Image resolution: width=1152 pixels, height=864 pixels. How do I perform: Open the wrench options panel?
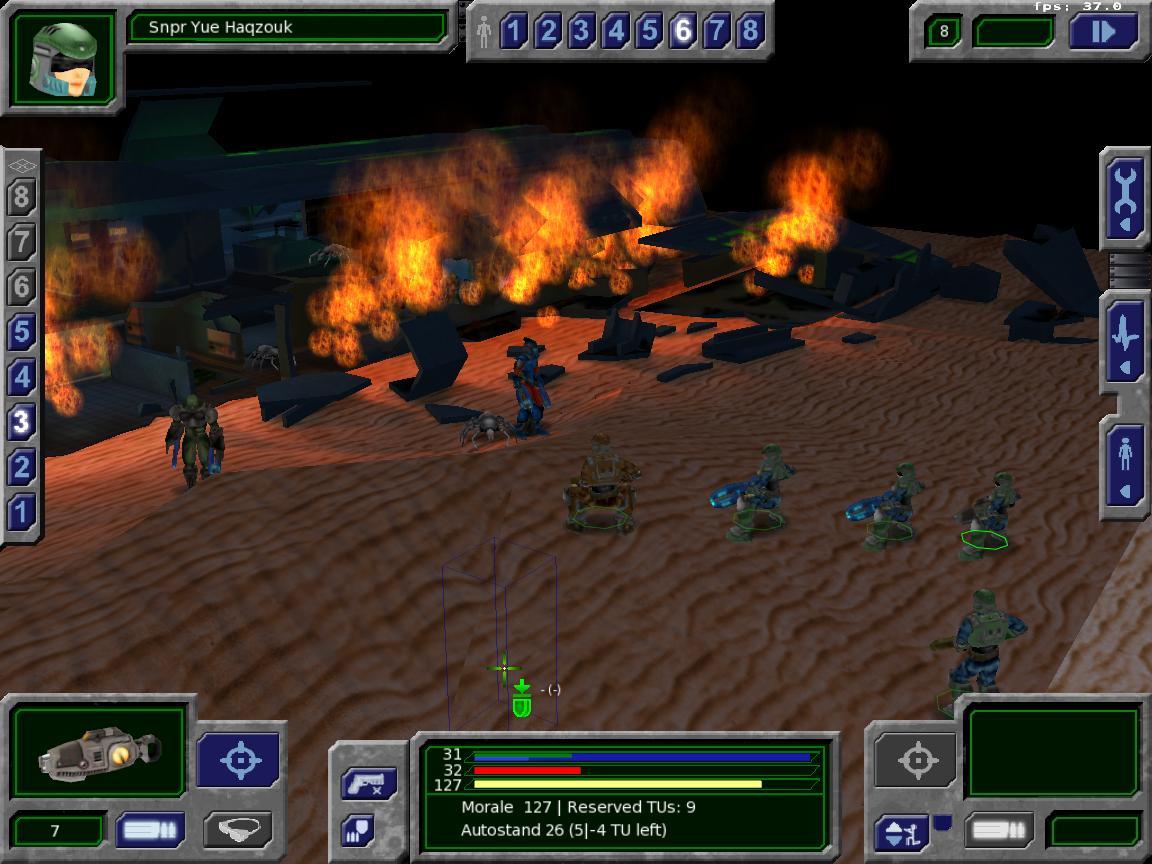[1125, 197]
